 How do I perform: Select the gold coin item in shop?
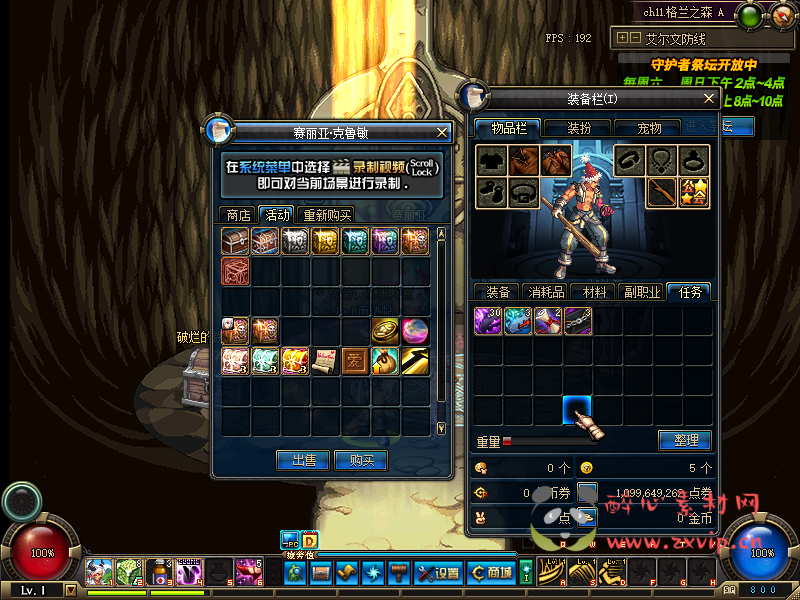(384, 330)
